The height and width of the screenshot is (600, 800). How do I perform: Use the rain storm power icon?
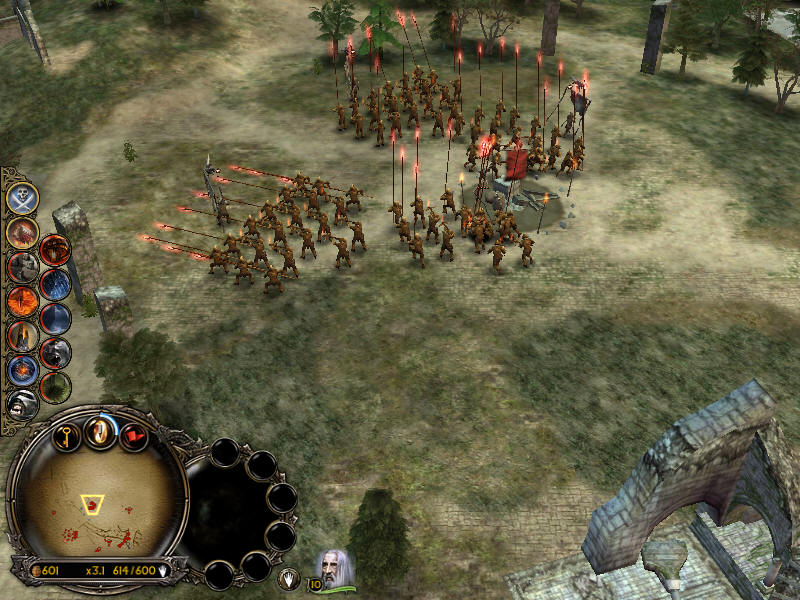pos(55,285)
